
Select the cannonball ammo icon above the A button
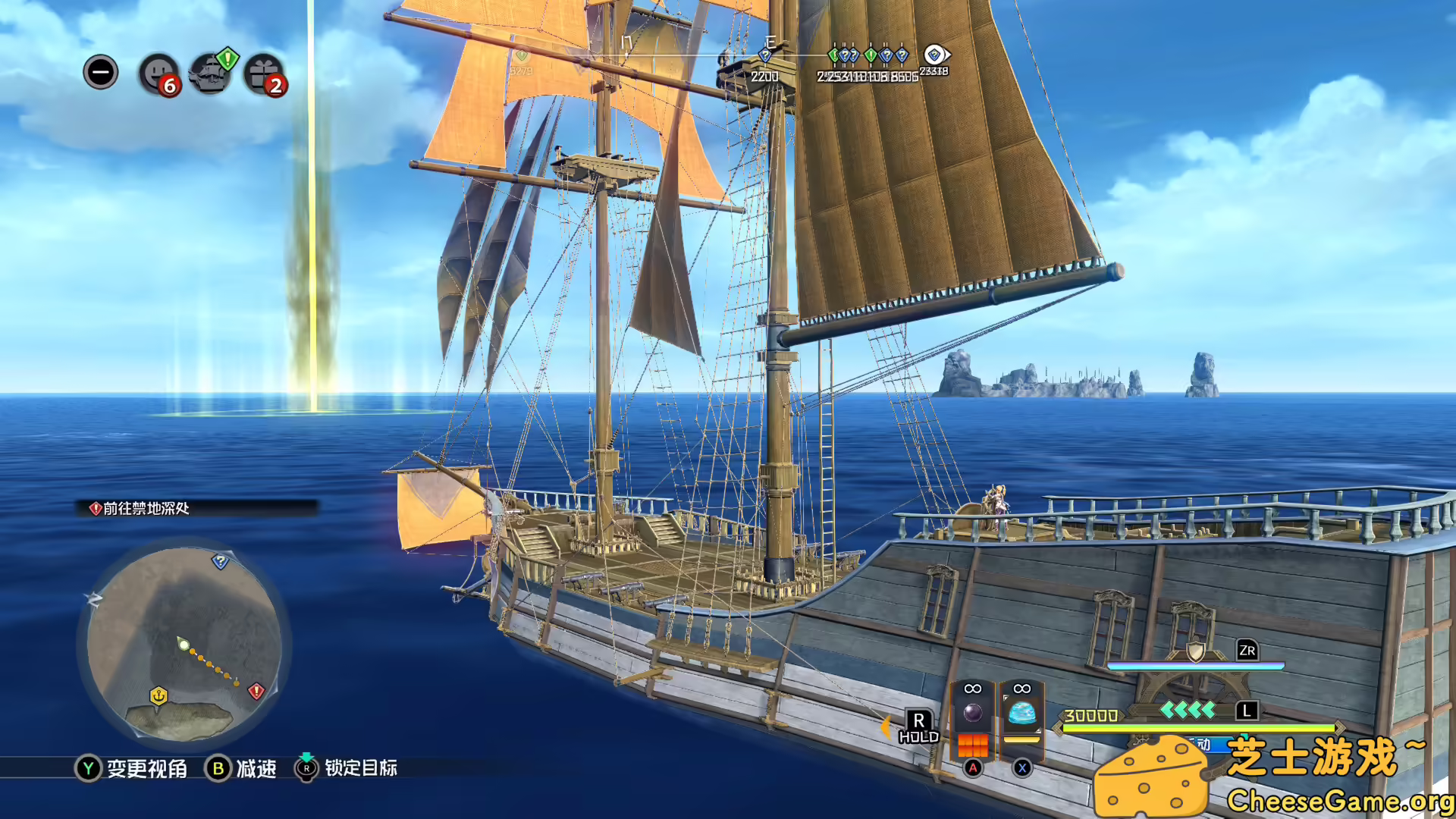click(973, 713)
